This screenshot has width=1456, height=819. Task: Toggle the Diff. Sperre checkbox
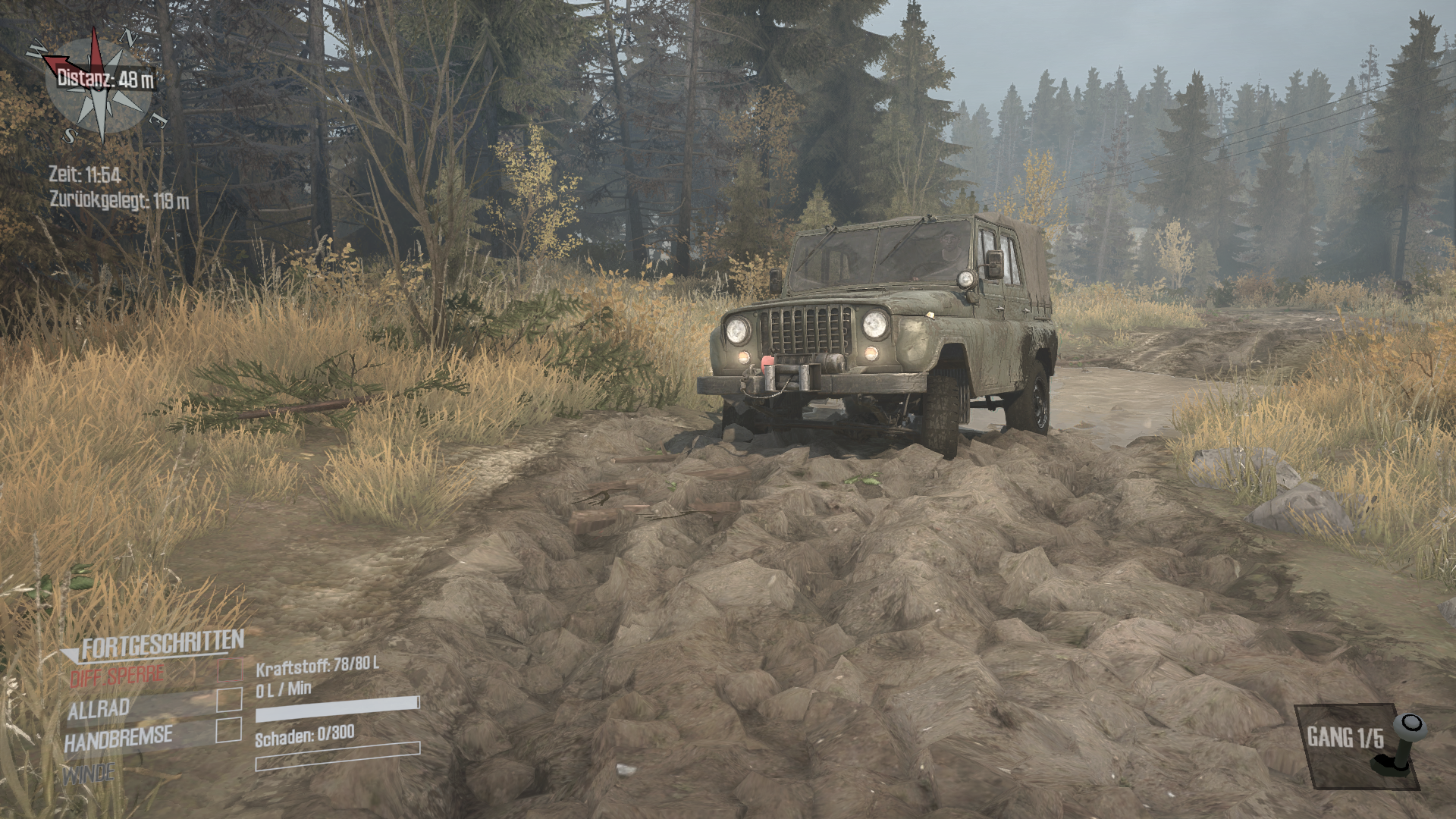click(230, 670)
